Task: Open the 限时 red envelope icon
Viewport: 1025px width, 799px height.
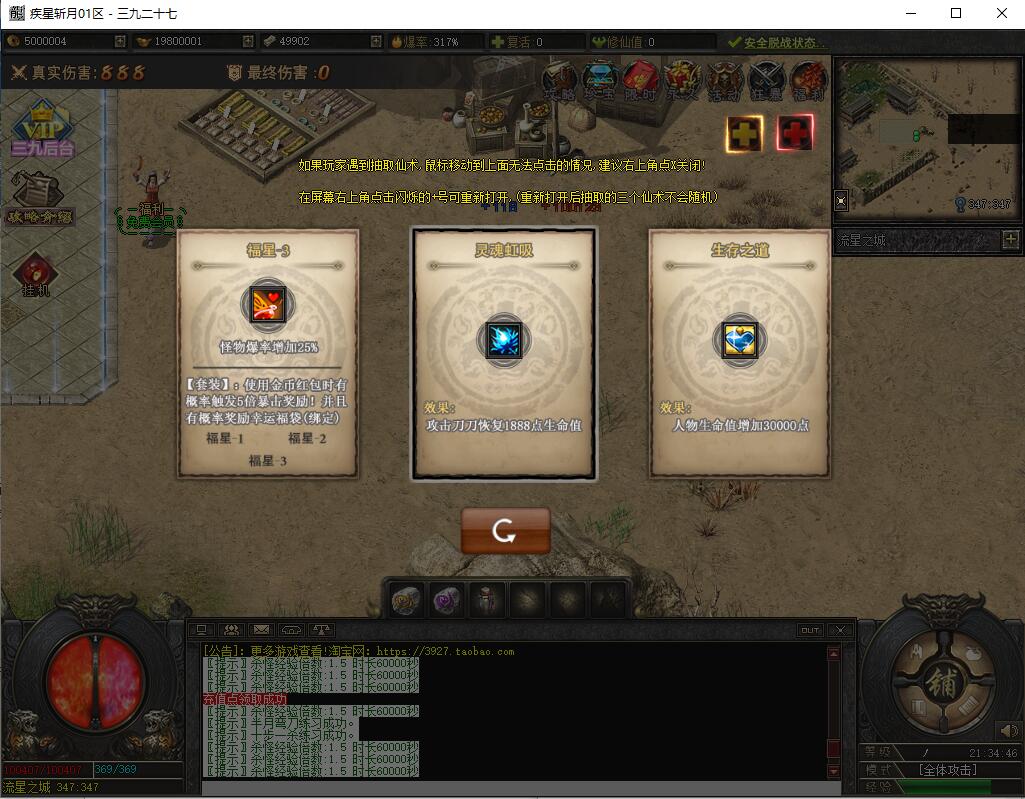Action: (641, 80)
